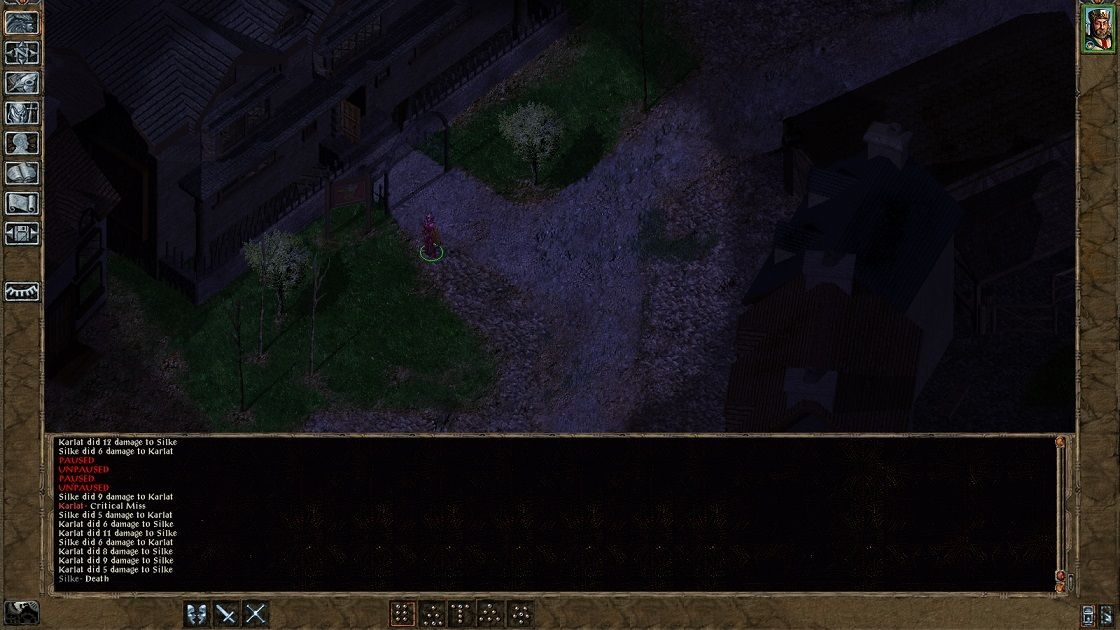This screenshot has width=1120, height=630.
Task: Click the combat log's bottom scroll arrow
Action: coord(1060,587)
